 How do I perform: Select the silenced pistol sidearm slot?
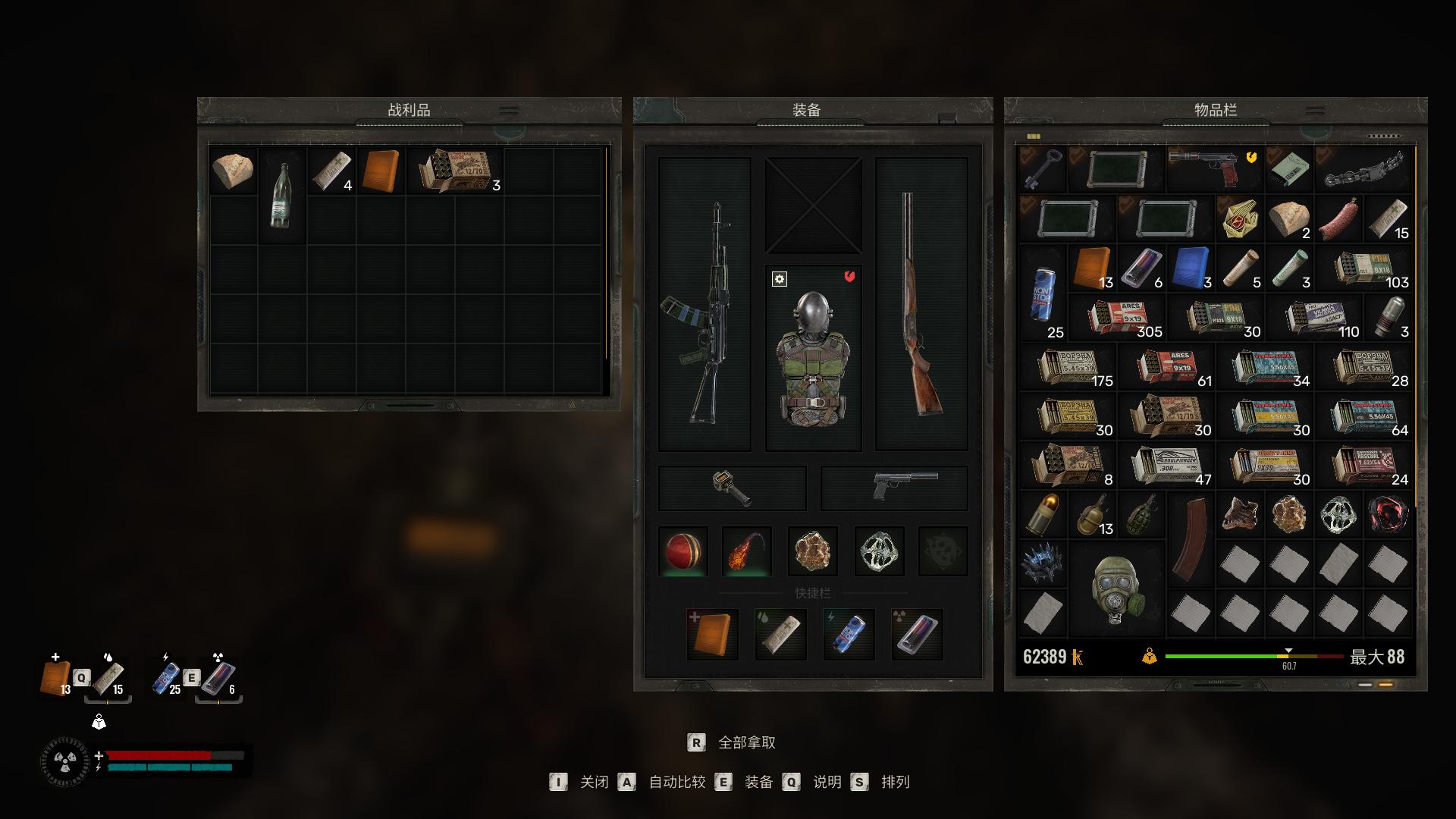[895, 488]
